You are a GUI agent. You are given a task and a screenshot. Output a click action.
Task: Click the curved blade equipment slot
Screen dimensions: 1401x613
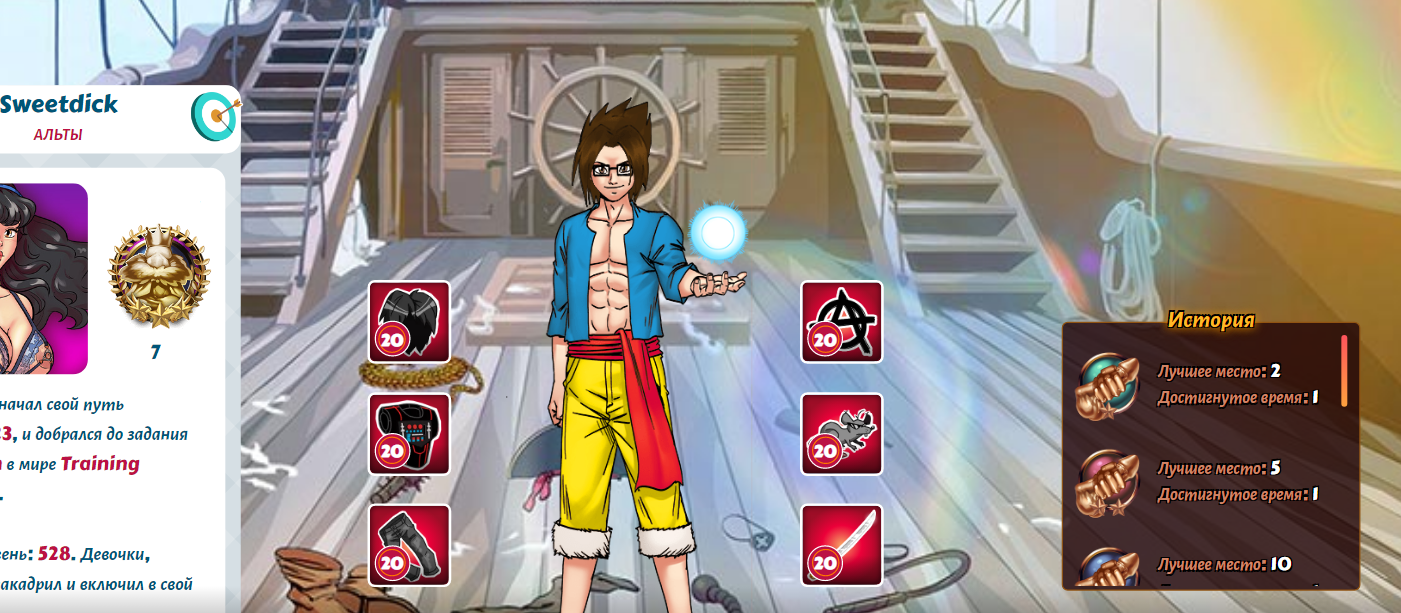pos(841,545)
